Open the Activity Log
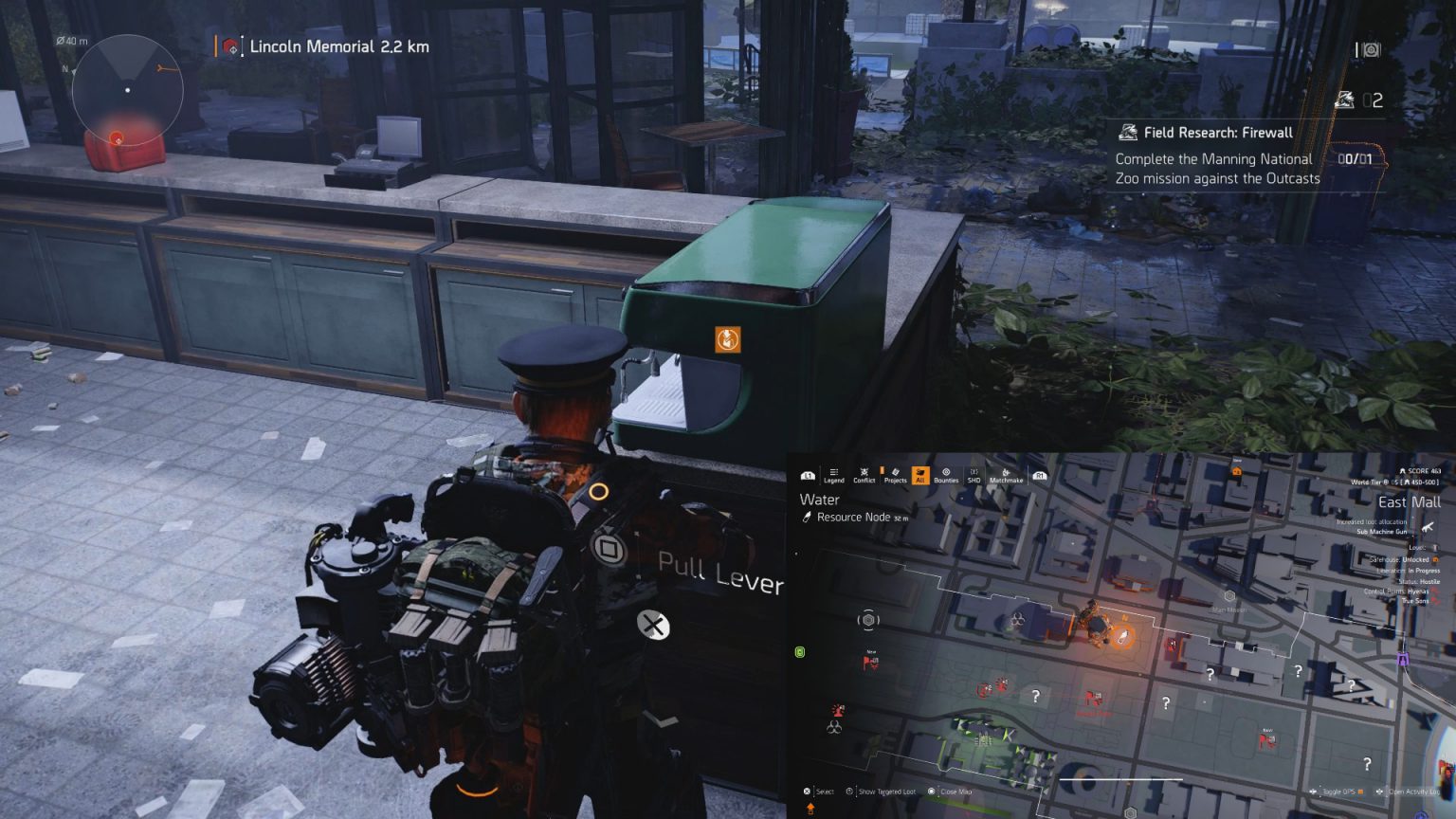This screenshot has width=1456, height=819. tap(1411, 791)
